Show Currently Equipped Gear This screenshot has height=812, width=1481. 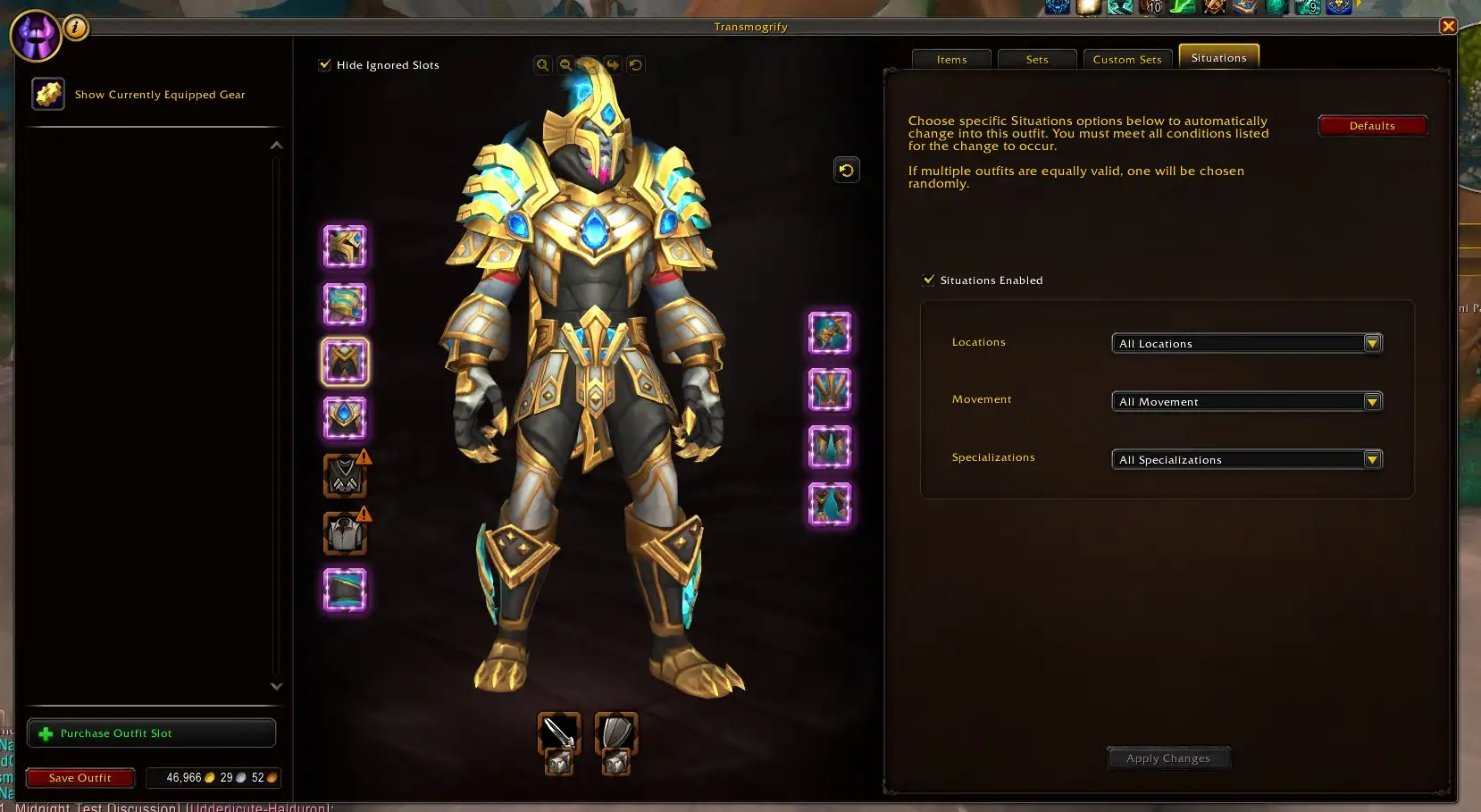point(49,94)
